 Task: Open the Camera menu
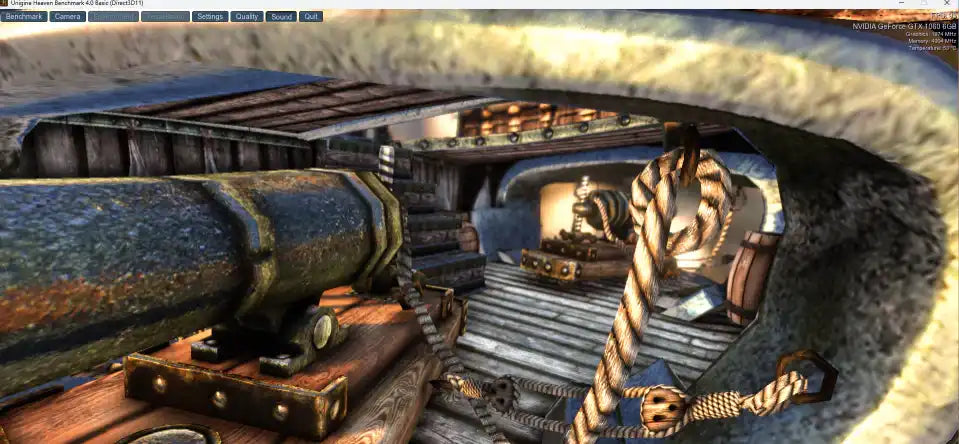[68, 17]
